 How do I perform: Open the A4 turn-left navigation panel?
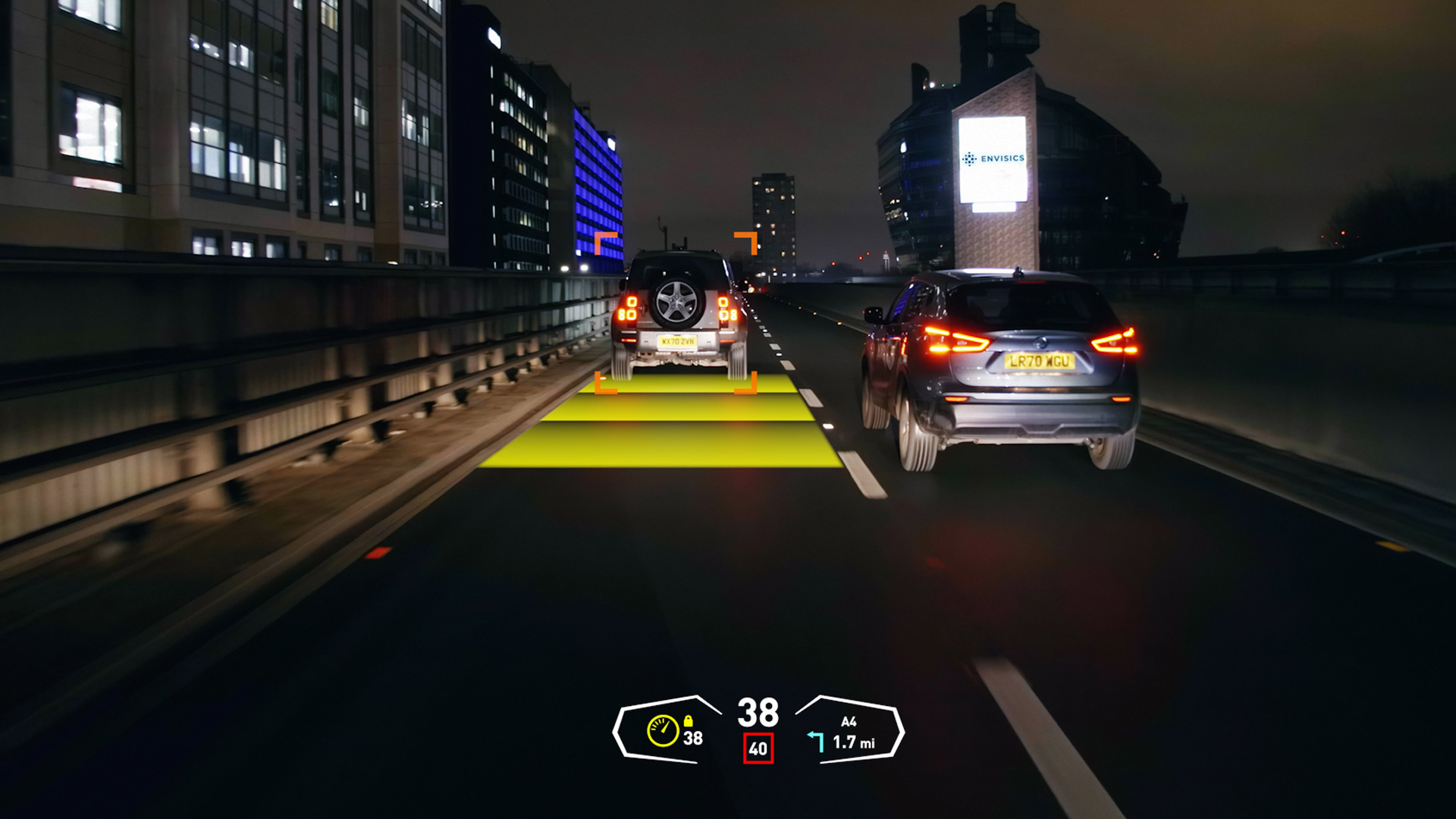849,732
